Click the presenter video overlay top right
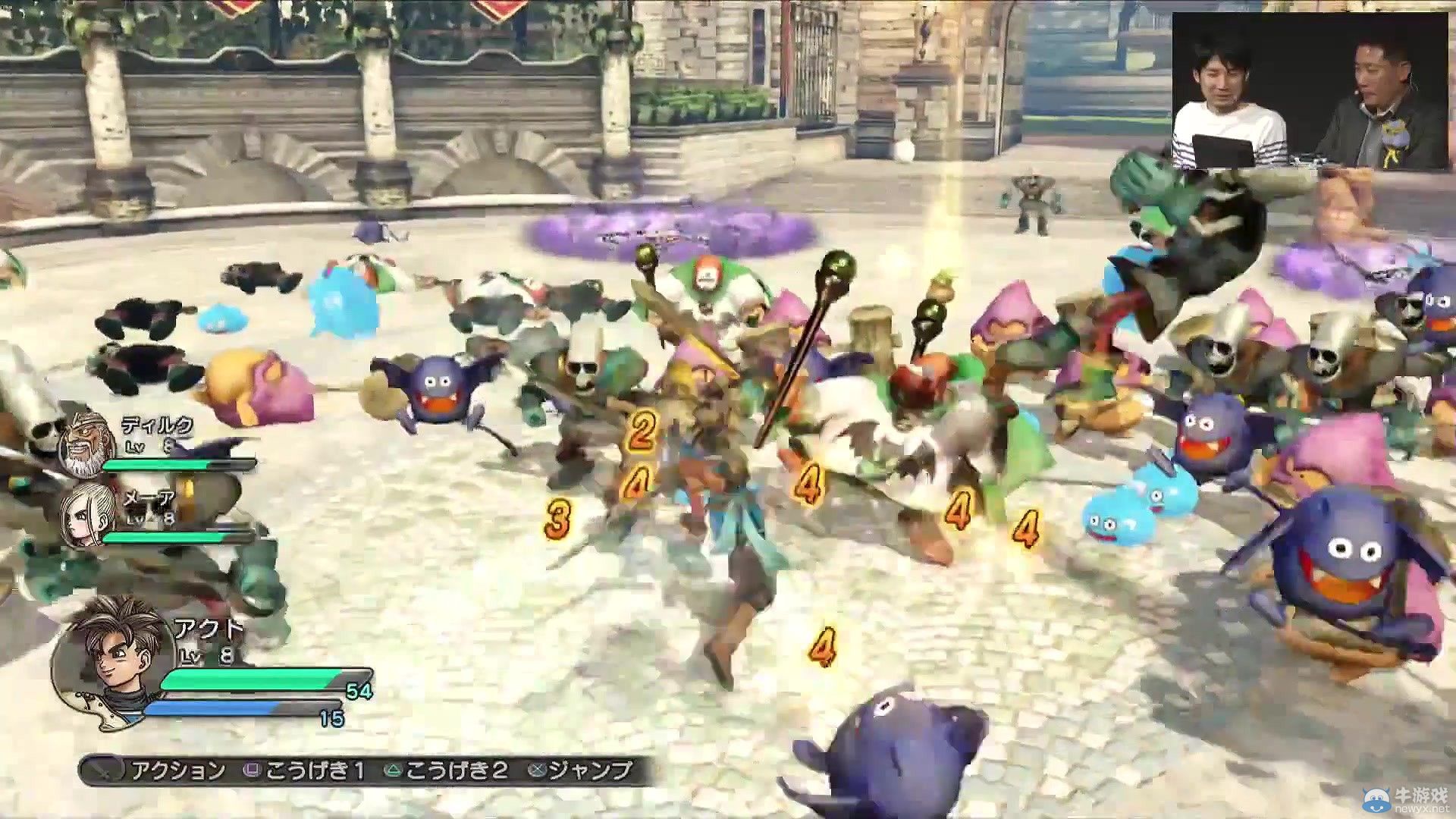The height and width of the screenshot is (819, 1456). click(x=1312, y=91)
